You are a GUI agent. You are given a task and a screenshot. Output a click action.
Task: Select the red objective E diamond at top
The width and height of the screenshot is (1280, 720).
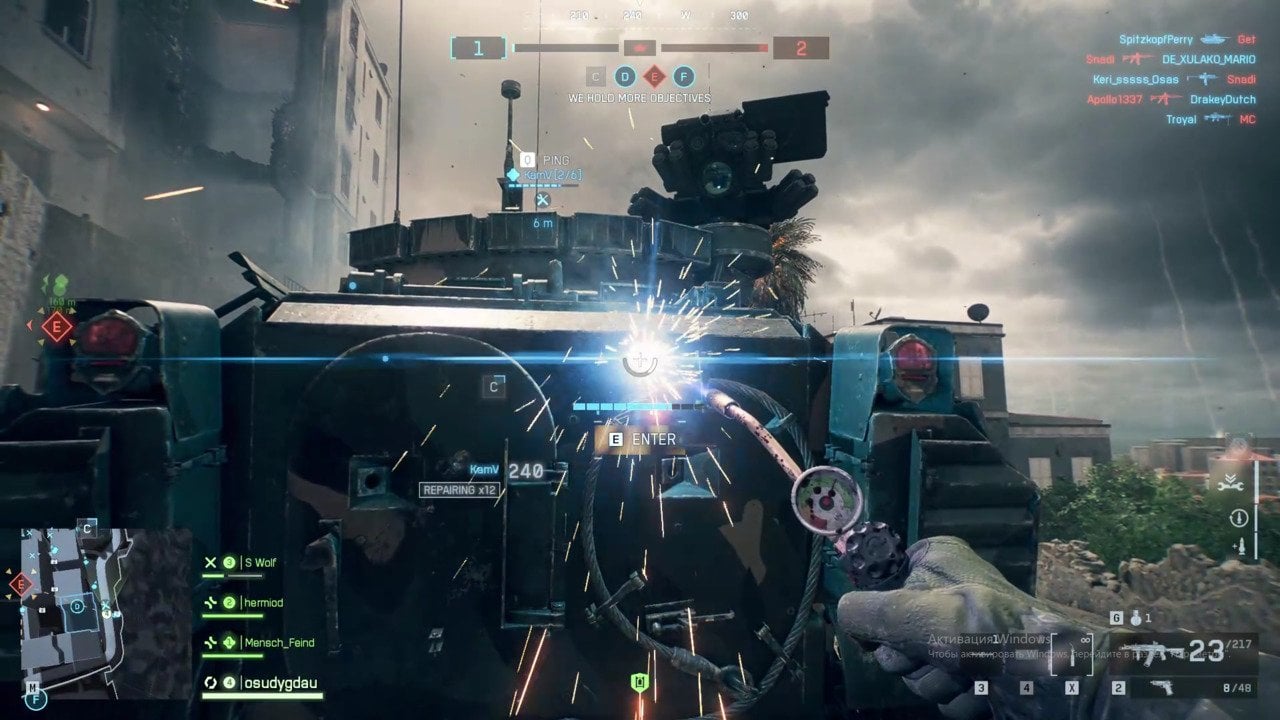pos(654,76)
